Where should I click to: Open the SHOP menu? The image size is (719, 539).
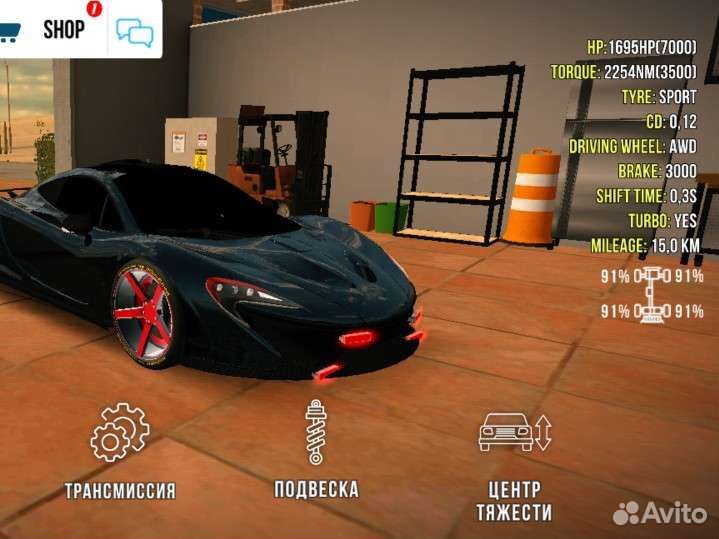click(64, 28)
